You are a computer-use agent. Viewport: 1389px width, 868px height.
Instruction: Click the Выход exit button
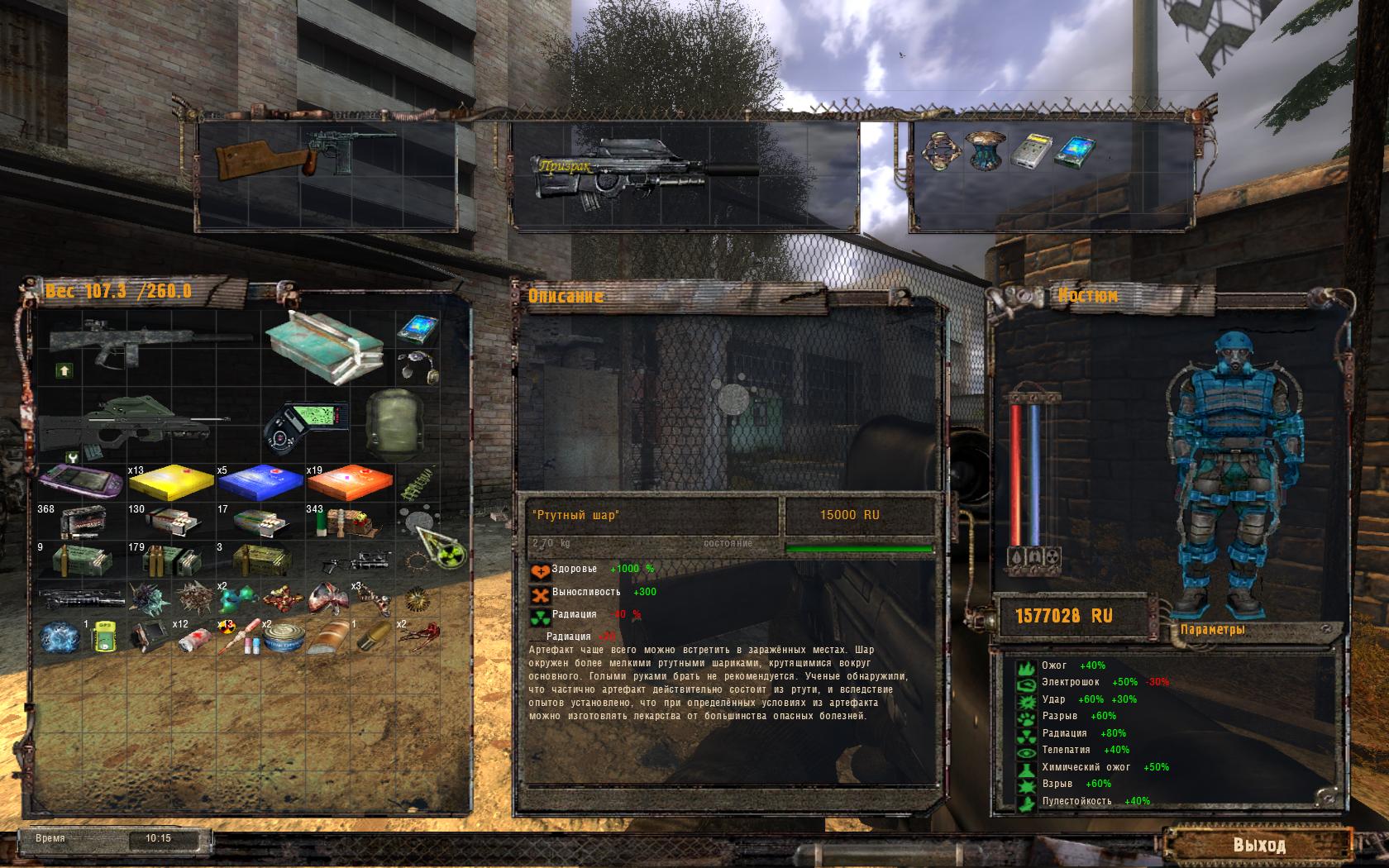click(1258, 845)
